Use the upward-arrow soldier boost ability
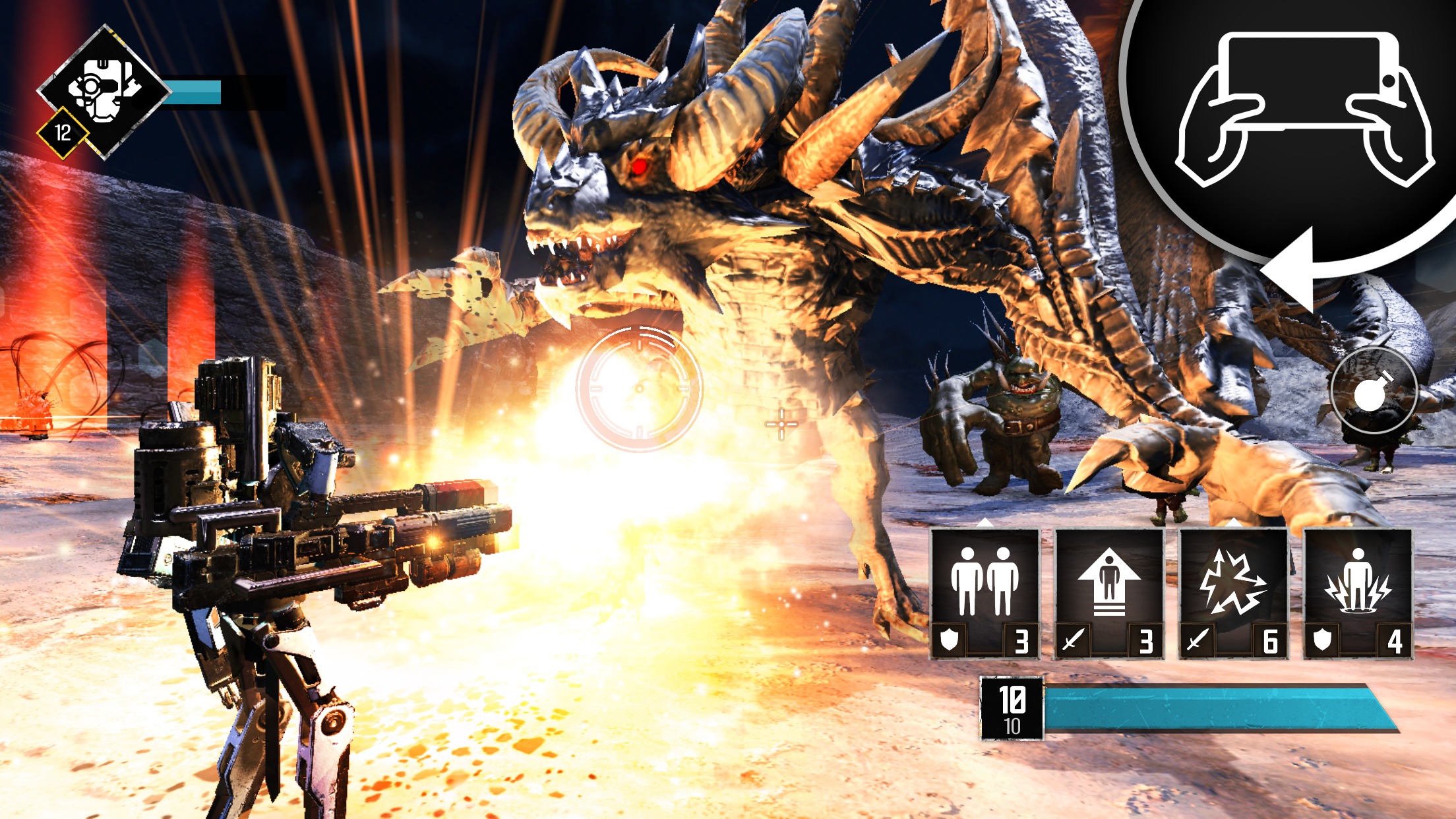The image size is (1456, 819). pyautogui.click(x=1109, y=593)
